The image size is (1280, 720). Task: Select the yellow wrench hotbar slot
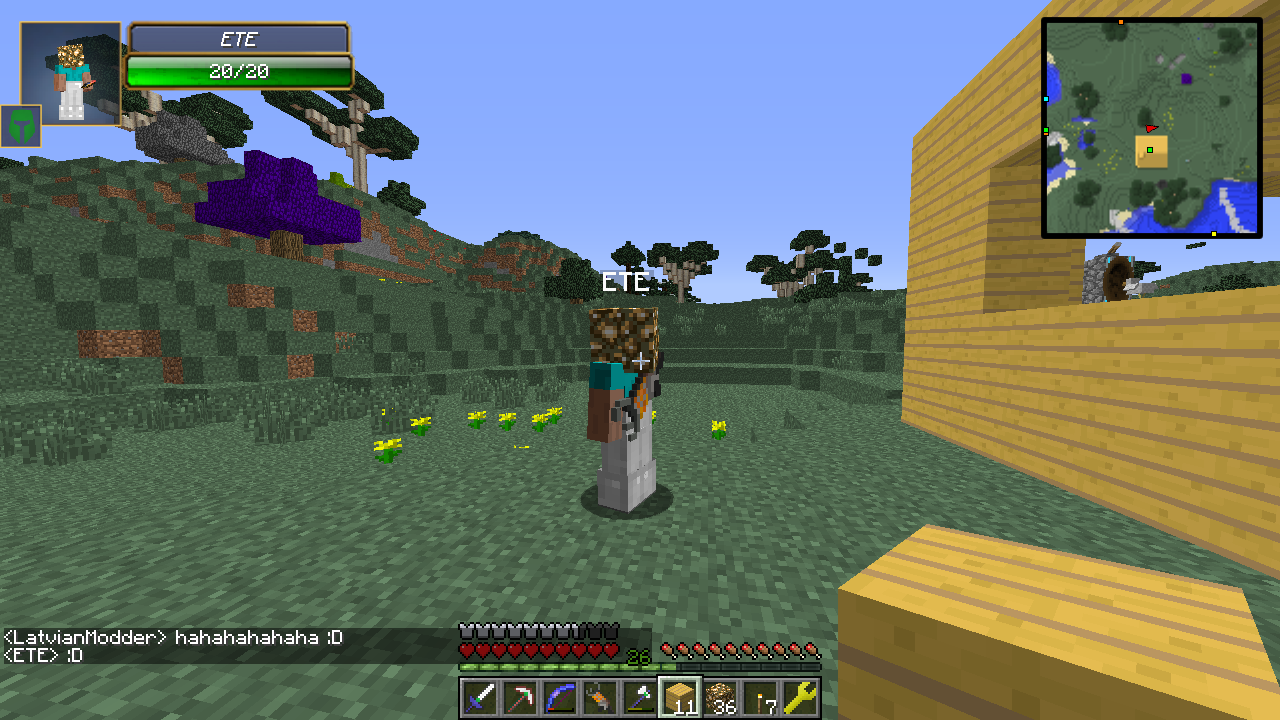pos(800,697)
